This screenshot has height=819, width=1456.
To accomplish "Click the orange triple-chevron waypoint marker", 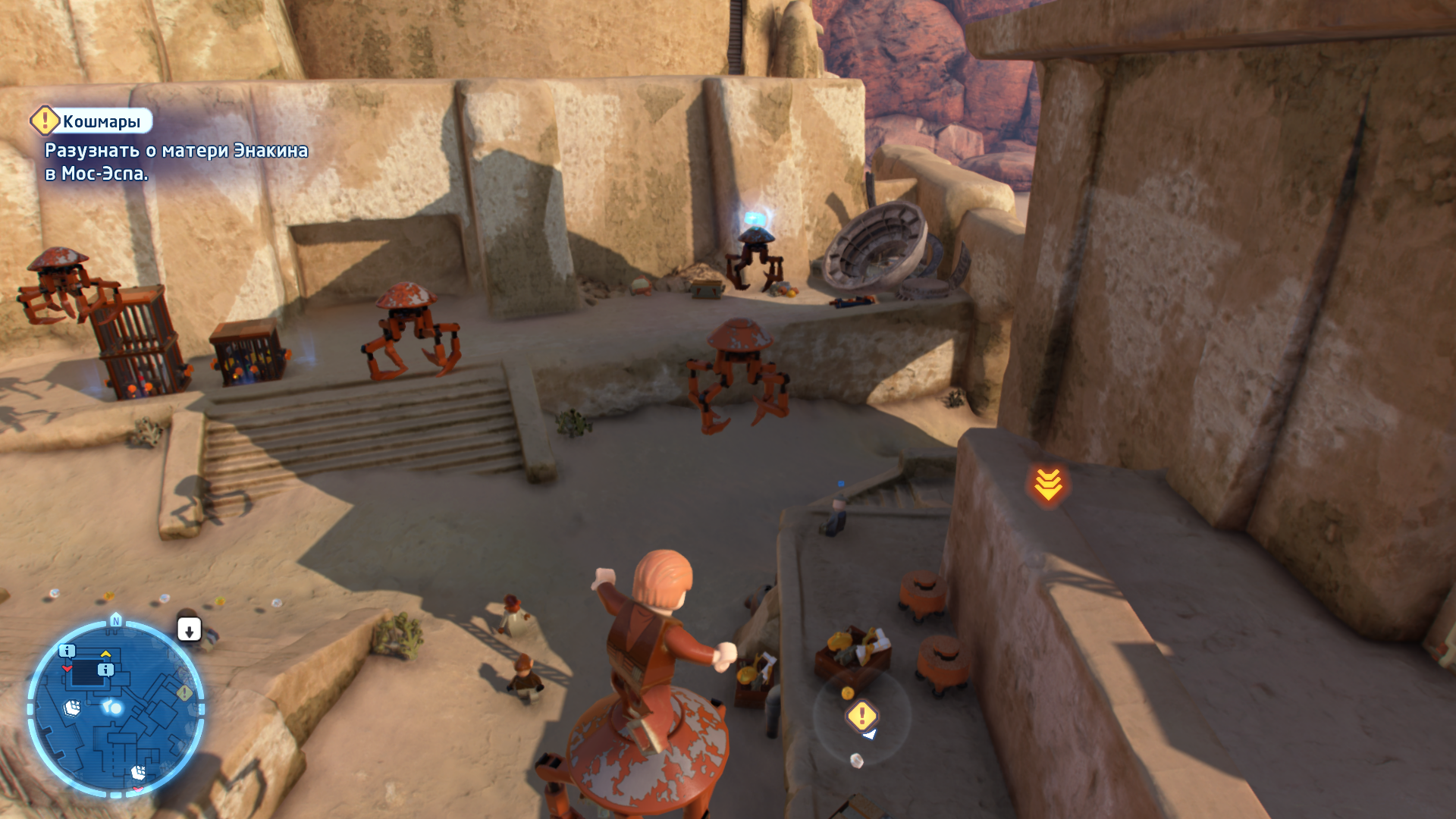I will (1048, 485).
